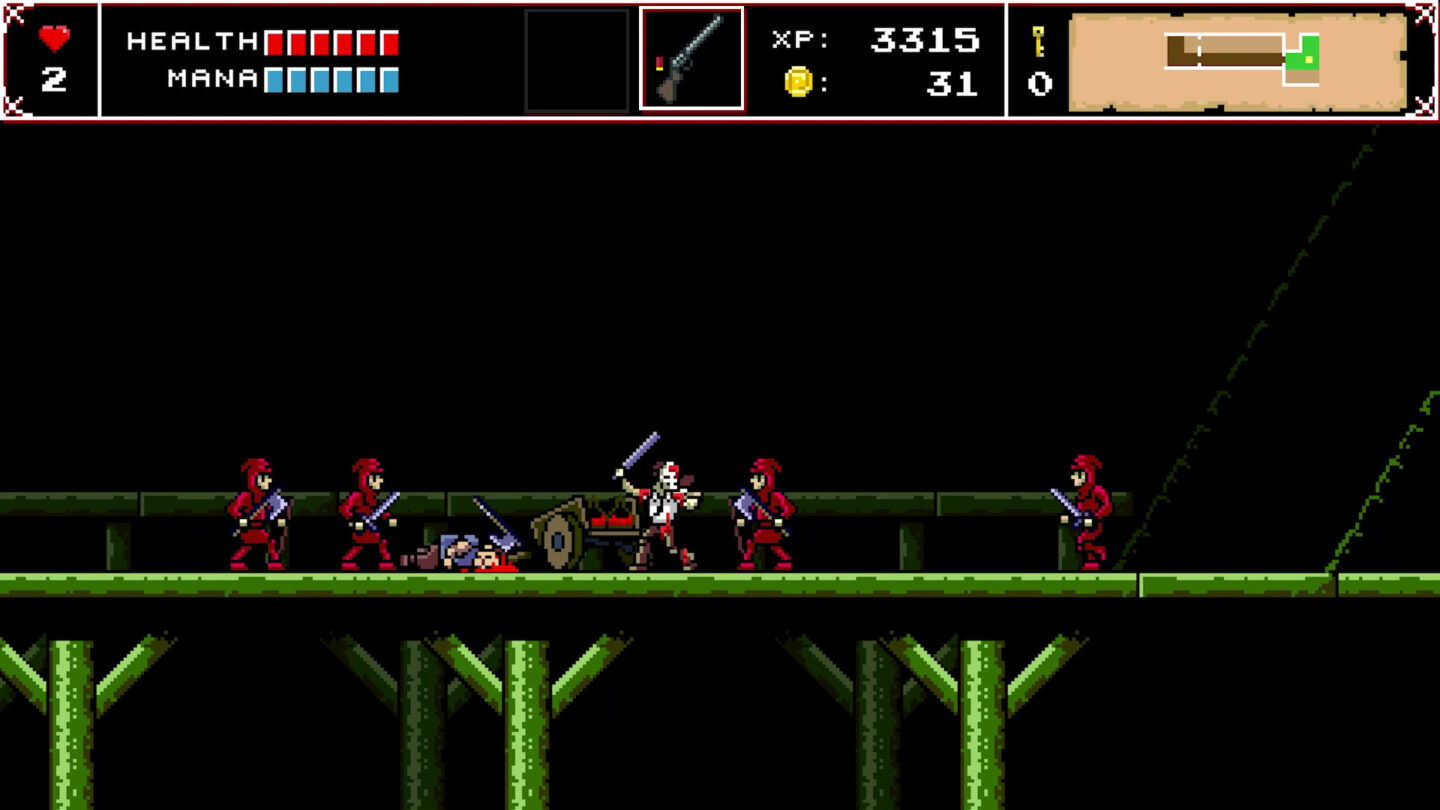The width and height of the screenshot is (1440, 810).
Task: Select the shotgun weapon slot icon
Action: point(692,57)
